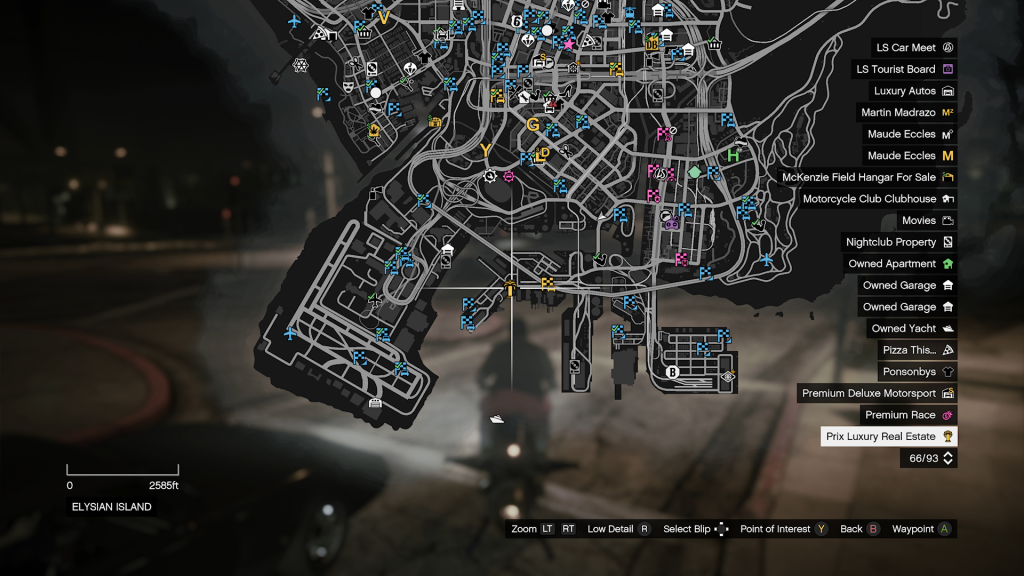Select the green H blip on the map
The image size is (1024, 576).
pos(733,156)
